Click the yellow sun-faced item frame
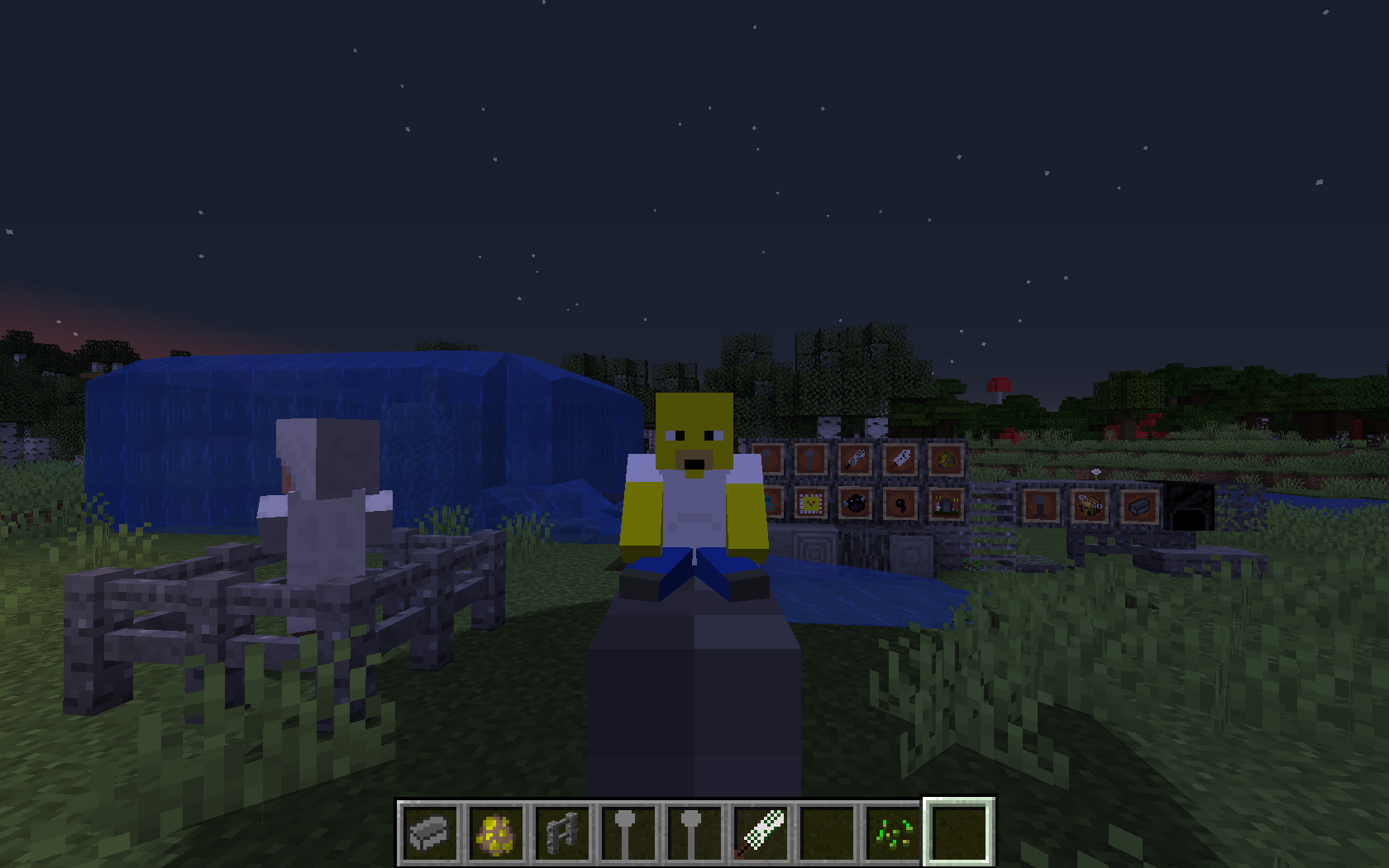Image resolution: width=1389 pixels, height=868 pixels. click(x=811, y=504)
